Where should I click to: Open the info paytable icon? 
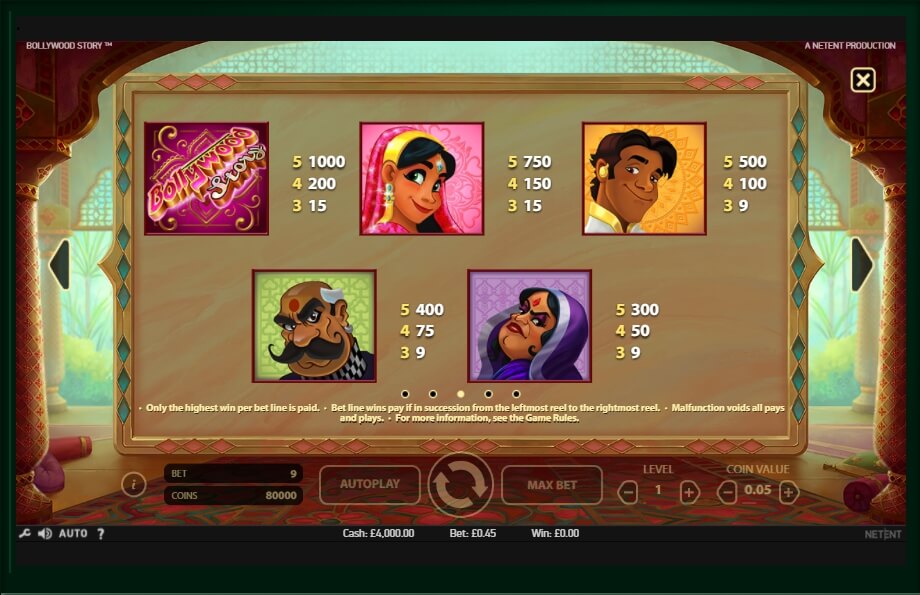(134, 485)
